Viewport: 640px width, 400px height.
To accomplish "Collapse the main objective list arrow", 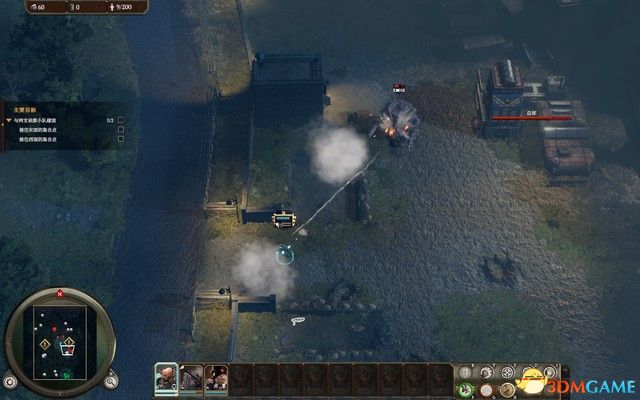I will (8, 118).
